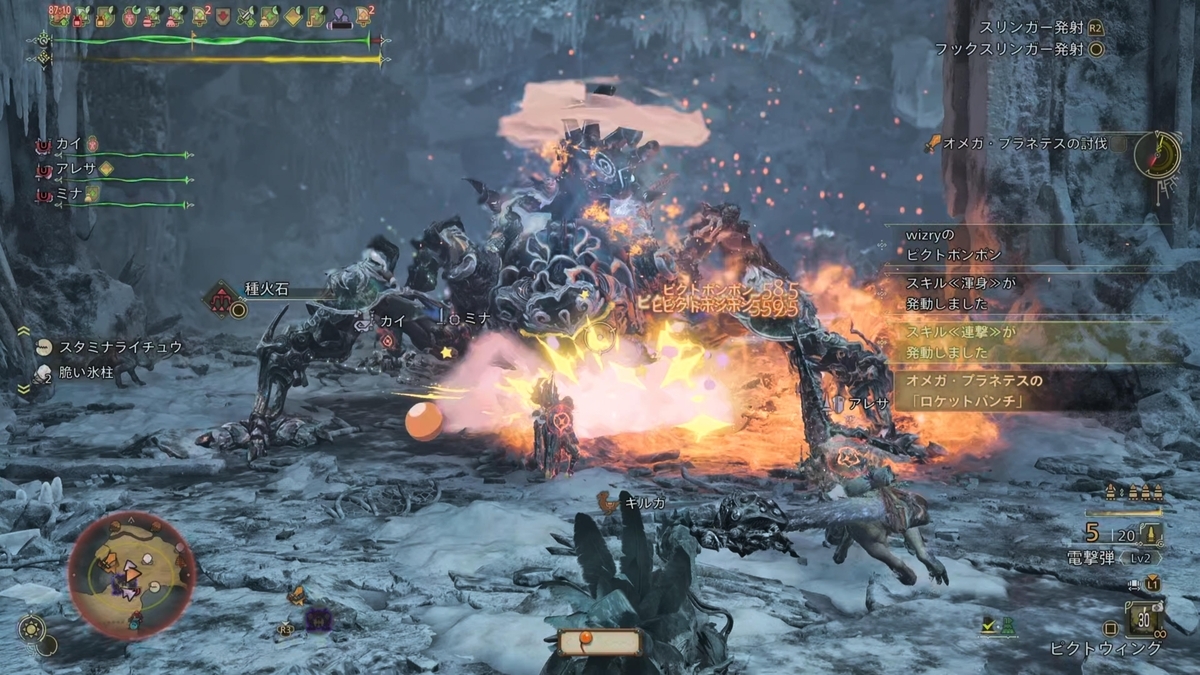Image resolution: width=1200 pixels, height=675 pixels.
Task: Open the circular minimap
Action: [x=131, y=574]
